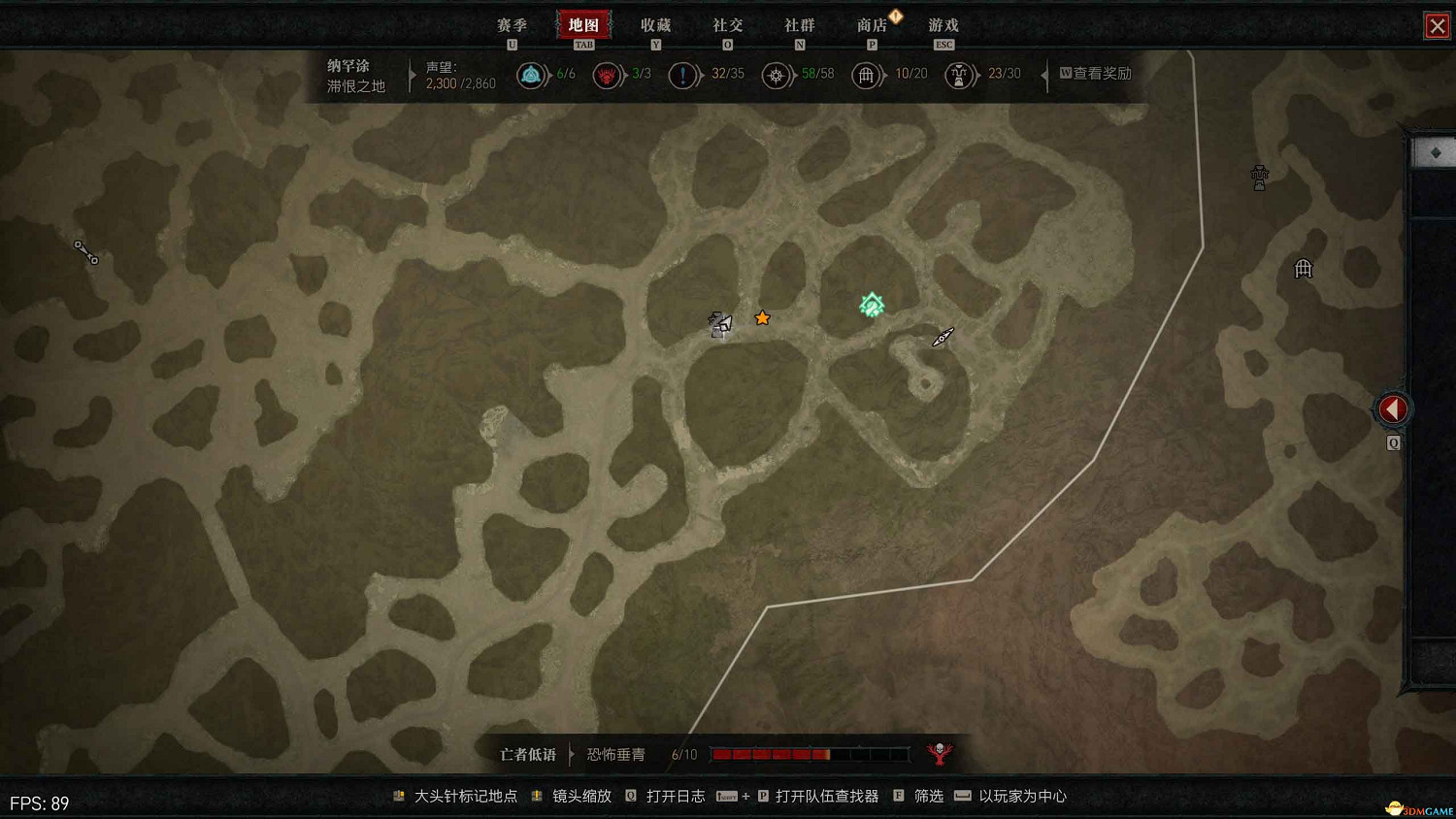
Task: Click the dagger marker near the map center
Action: (940, 338)
